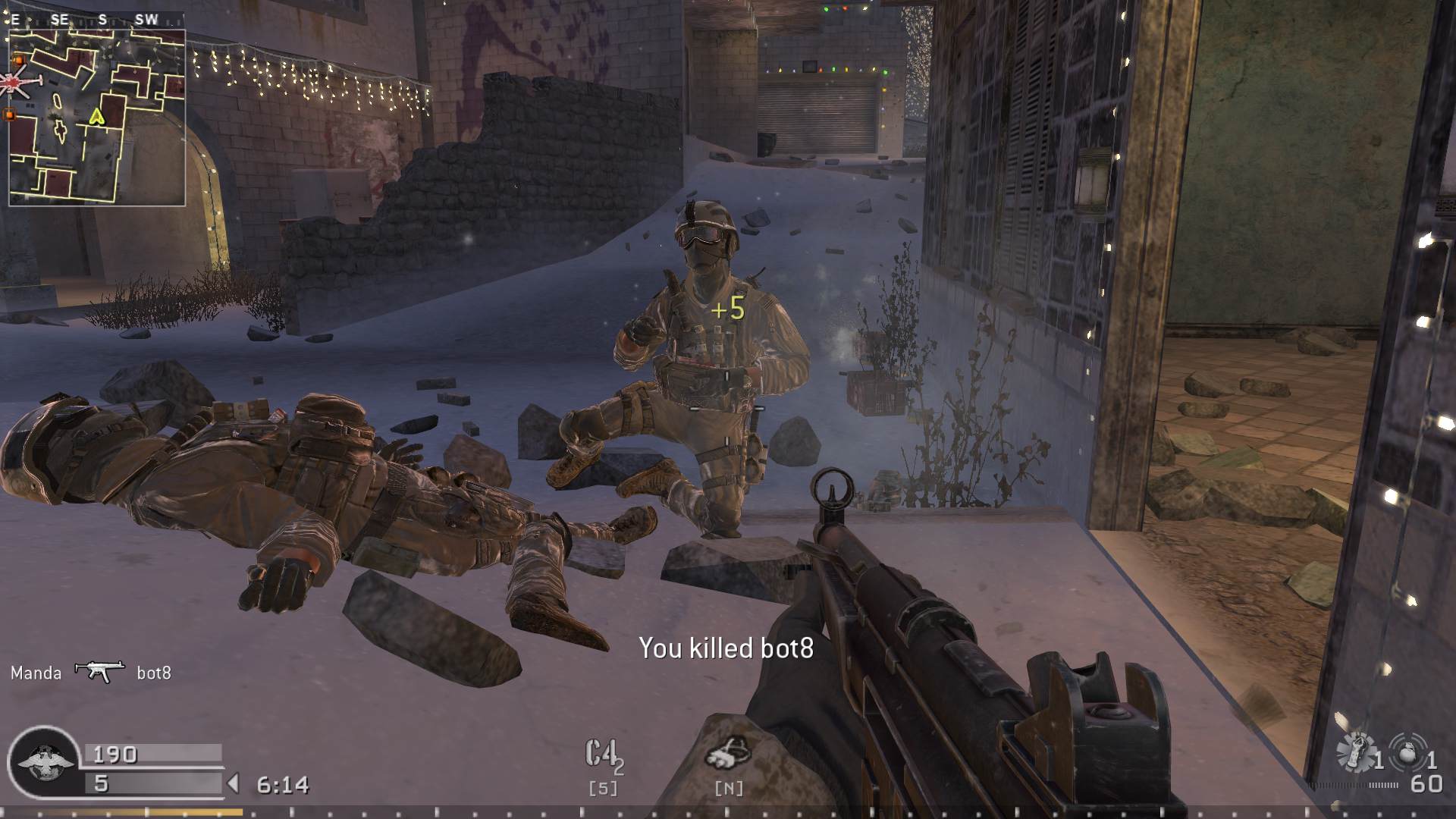This screenshot has width=1456, height=819.
Task: Click the bot8 name in the killfeed
Action: point(154,672)
